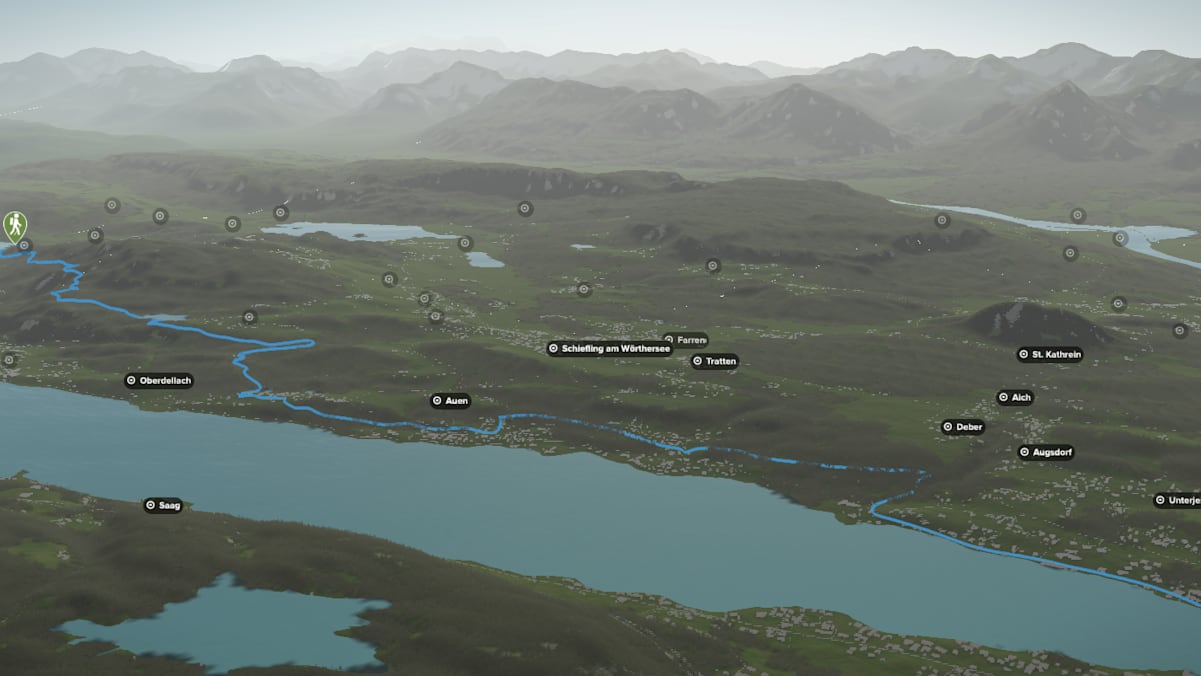Select the Saag place label

(163, 505)
